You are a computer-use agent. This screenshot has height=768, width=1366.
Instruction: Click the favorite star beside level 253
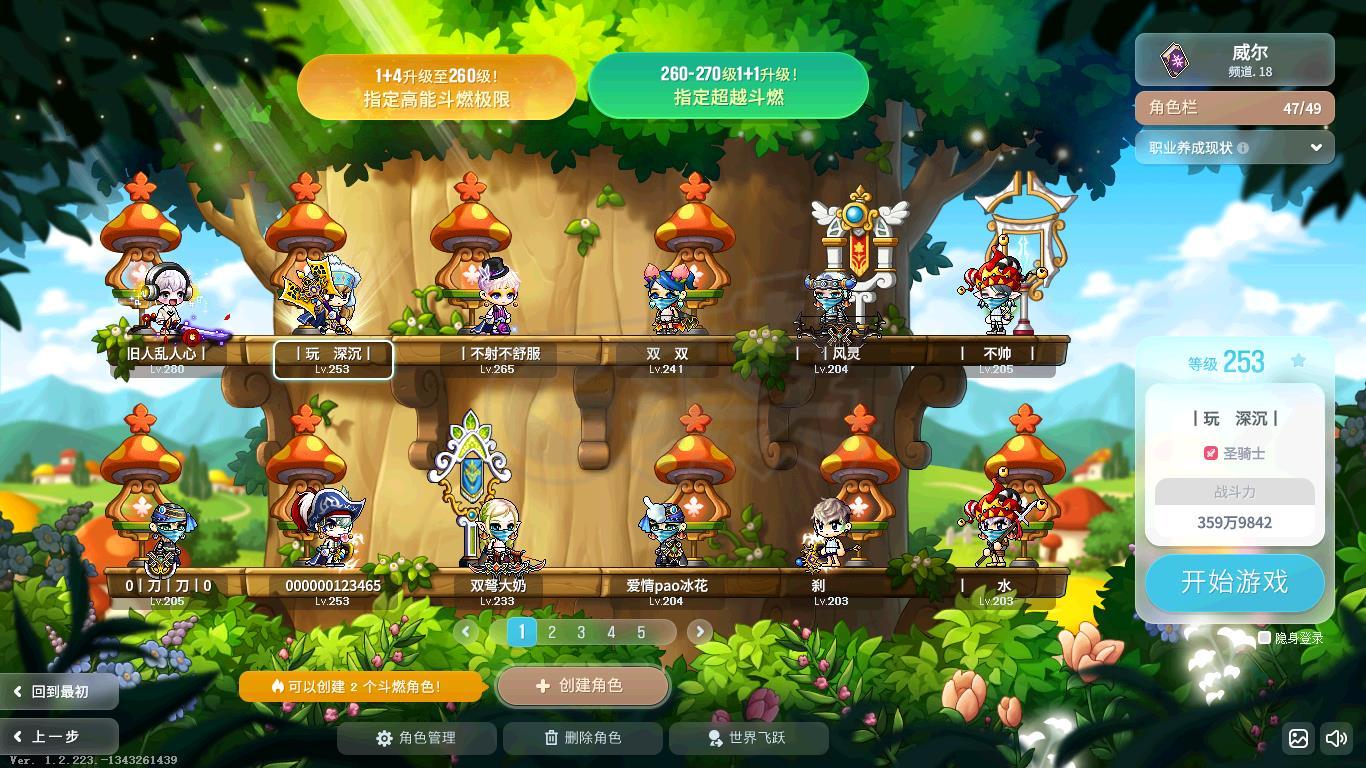[x=1298, y=361]
